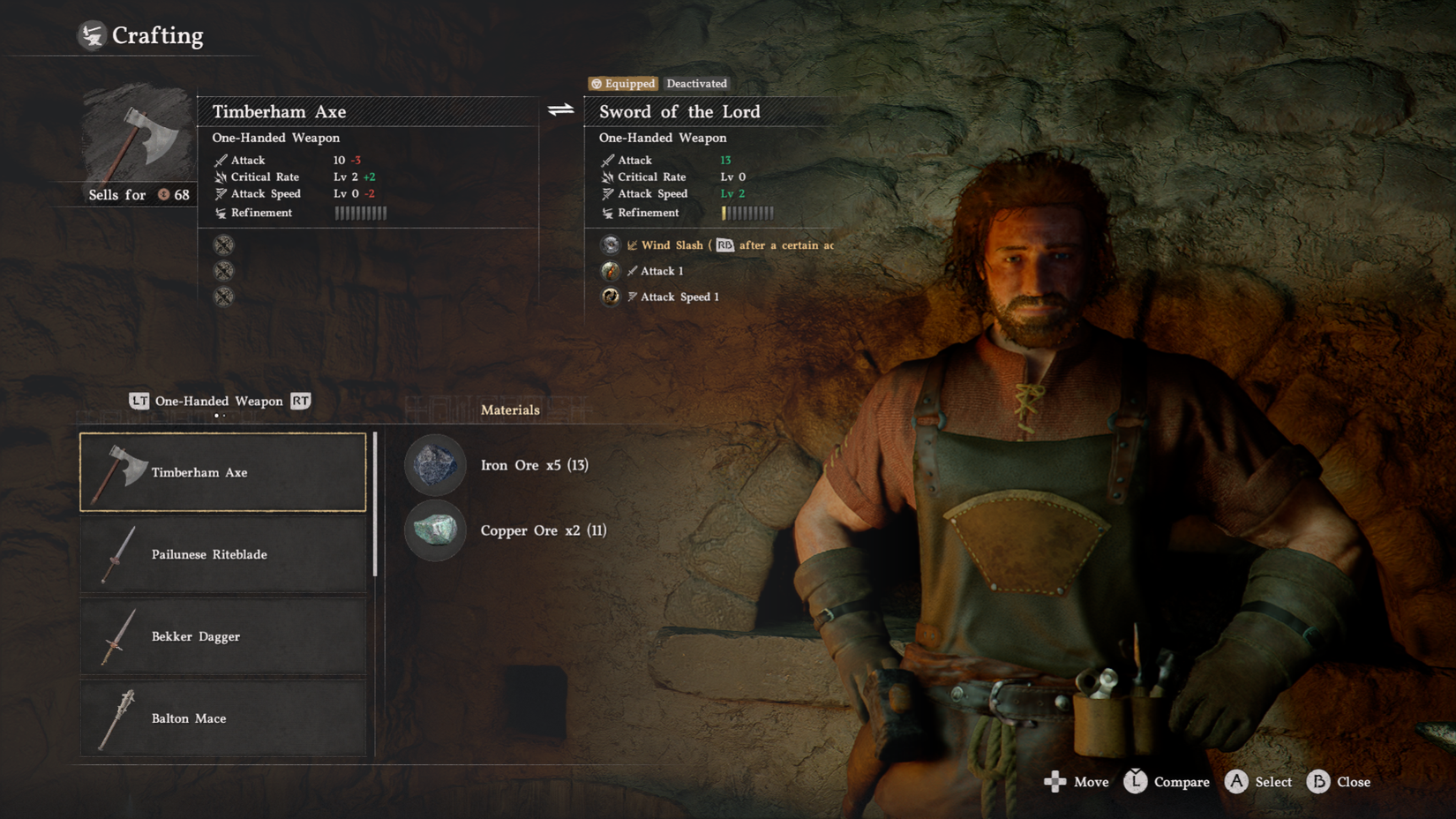Toggle the Deactivated status badge
This screenshot has height=819, width=1456.
(x=696, y=84)
